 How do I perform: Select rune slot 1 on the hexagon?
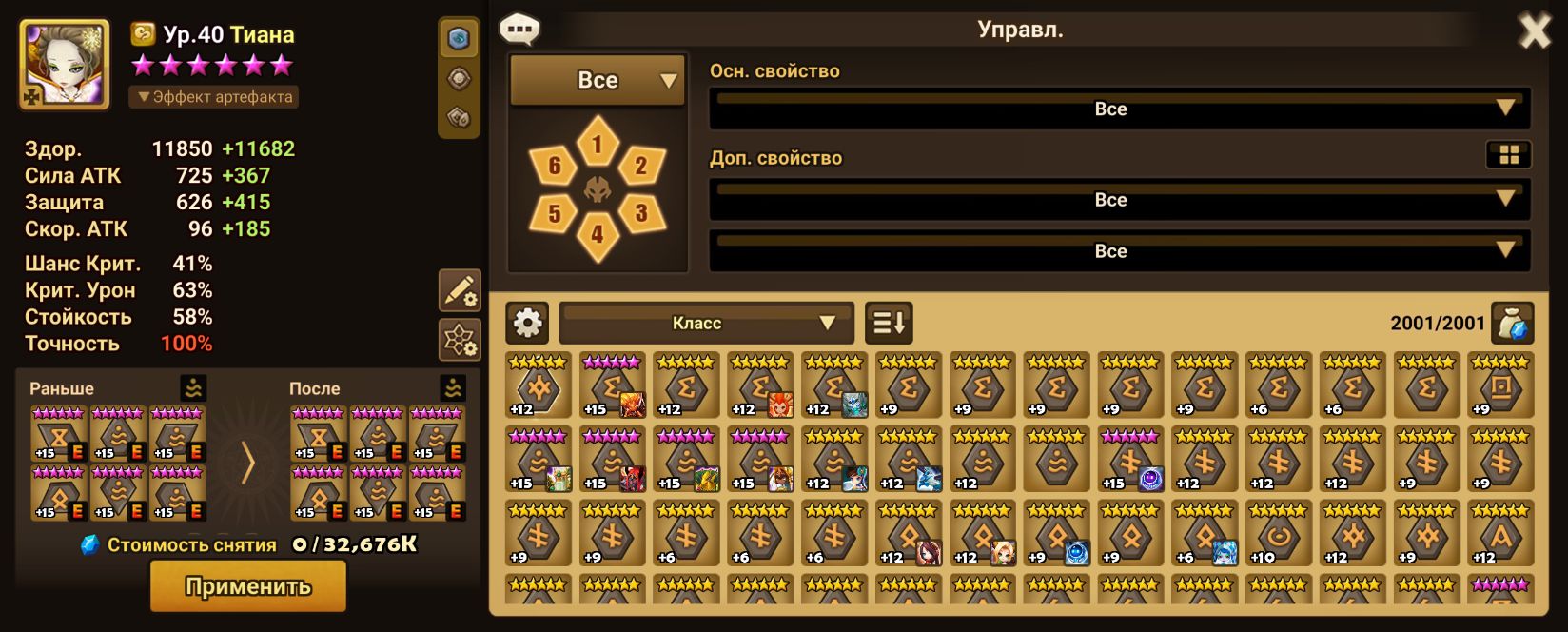[597, 145]
